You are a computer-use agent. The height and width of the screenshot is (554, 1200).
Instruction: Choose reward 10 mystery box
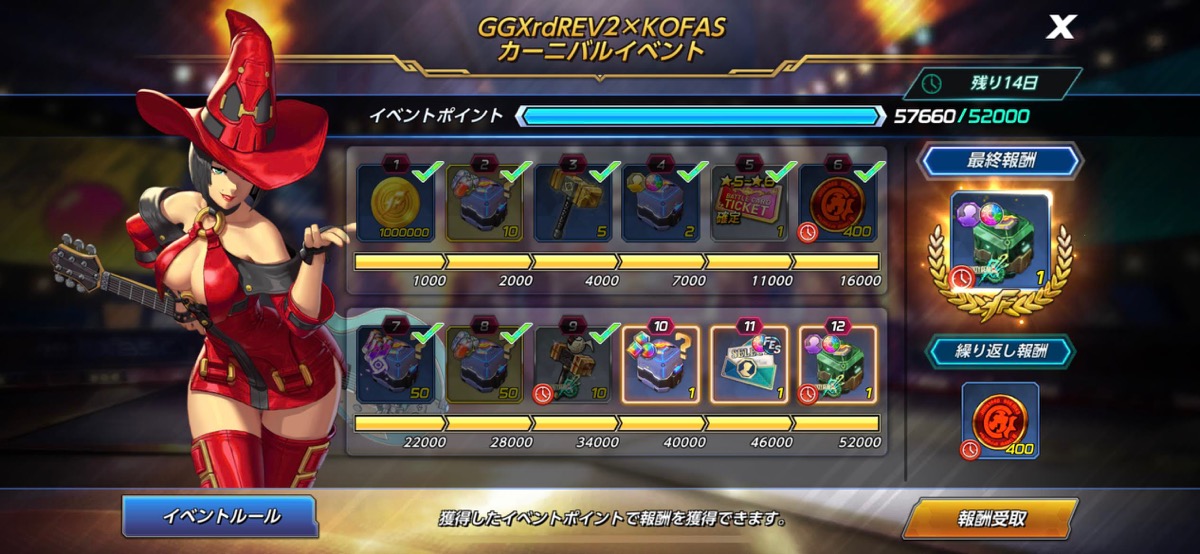[662, 367]
